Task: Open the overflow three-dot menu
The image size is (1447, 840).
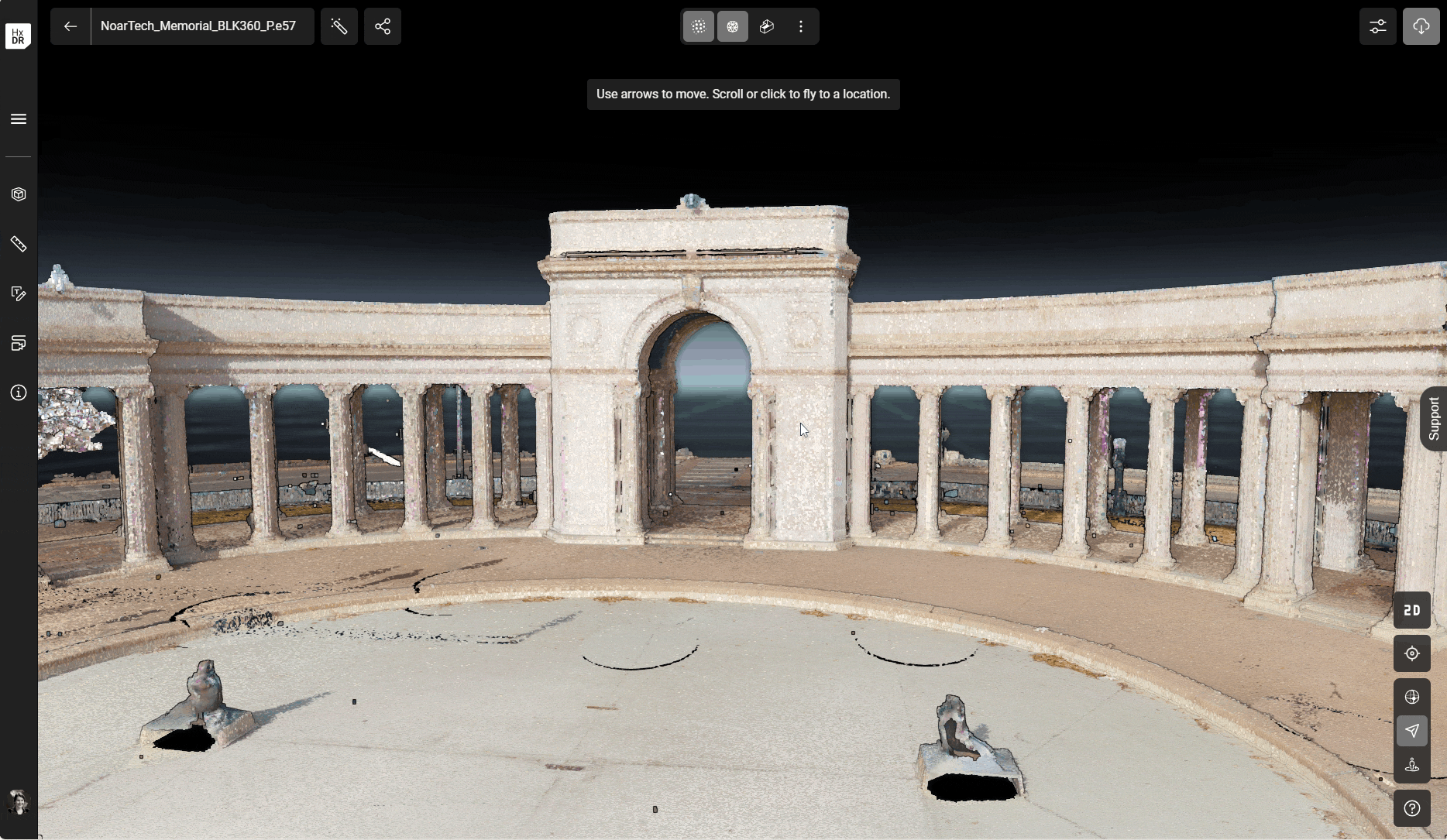Action: tap(801, 26)
